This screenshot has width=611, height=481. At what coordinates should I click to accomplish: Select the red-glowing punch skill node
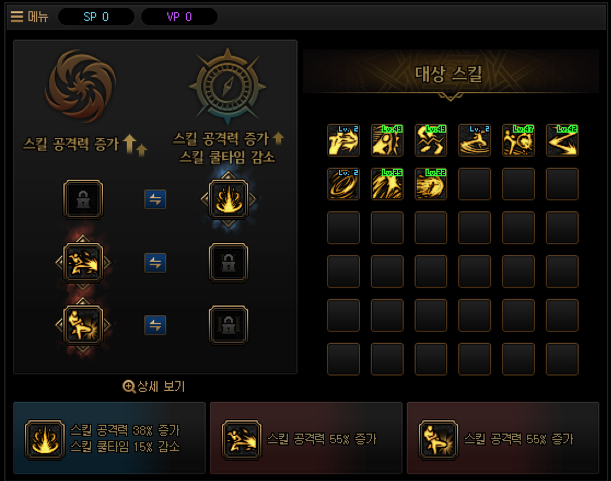83,263
